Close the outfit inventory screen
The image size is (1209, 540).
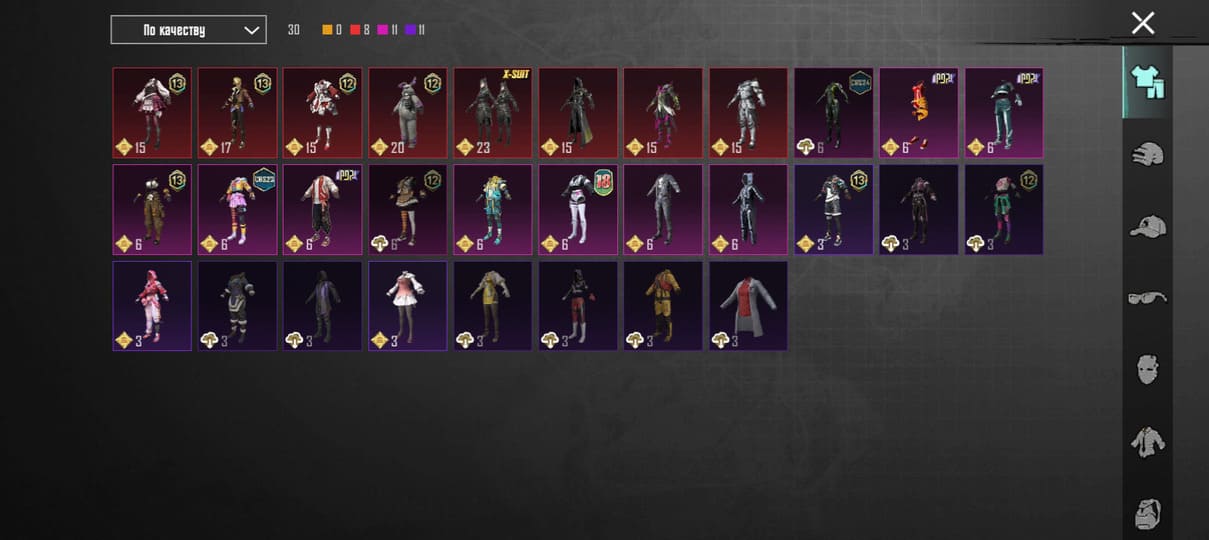point(1142,23)
